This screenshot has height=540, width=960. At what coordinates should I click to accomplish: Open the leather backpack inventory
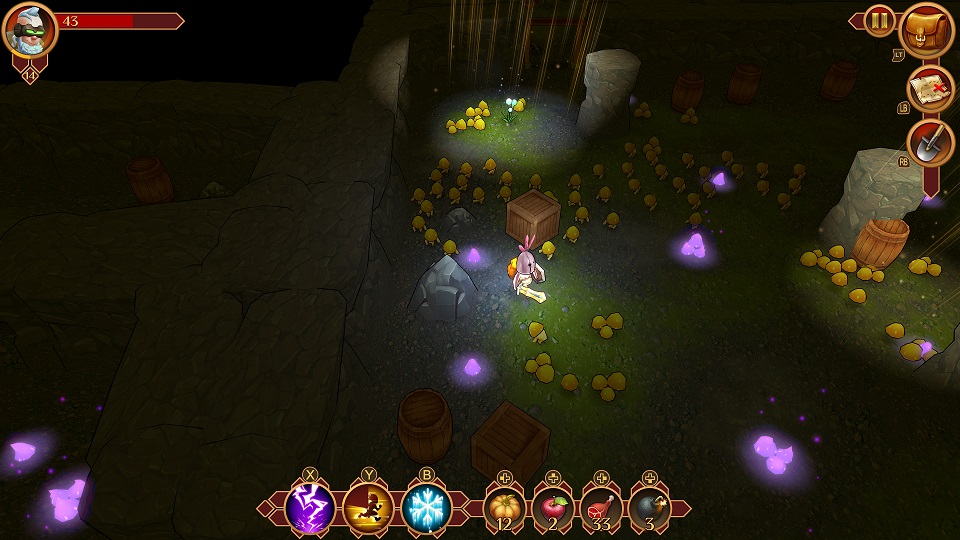click(x=927, y=31)
